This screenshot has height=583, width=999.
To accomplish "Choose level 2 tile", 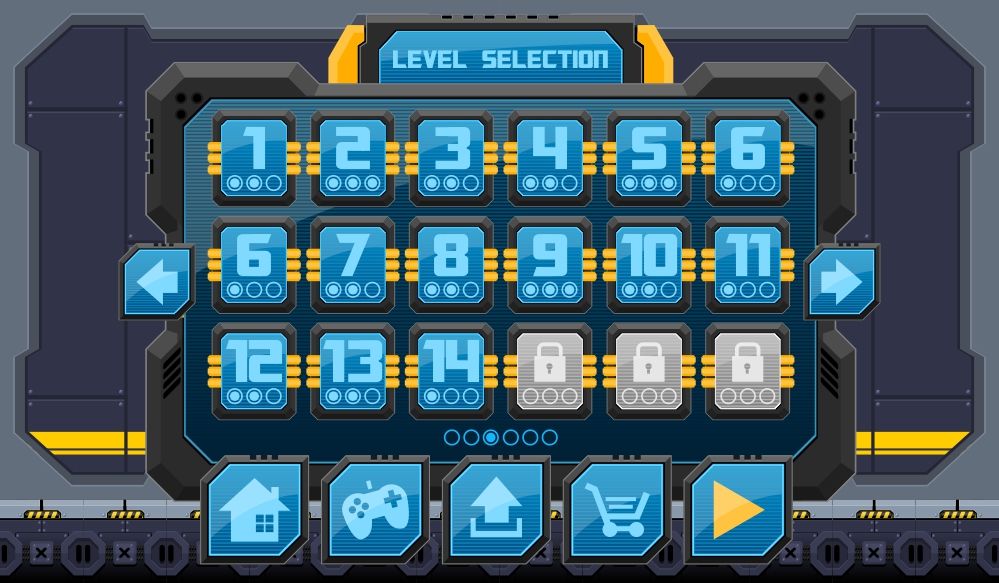I will tap(352, 157).
